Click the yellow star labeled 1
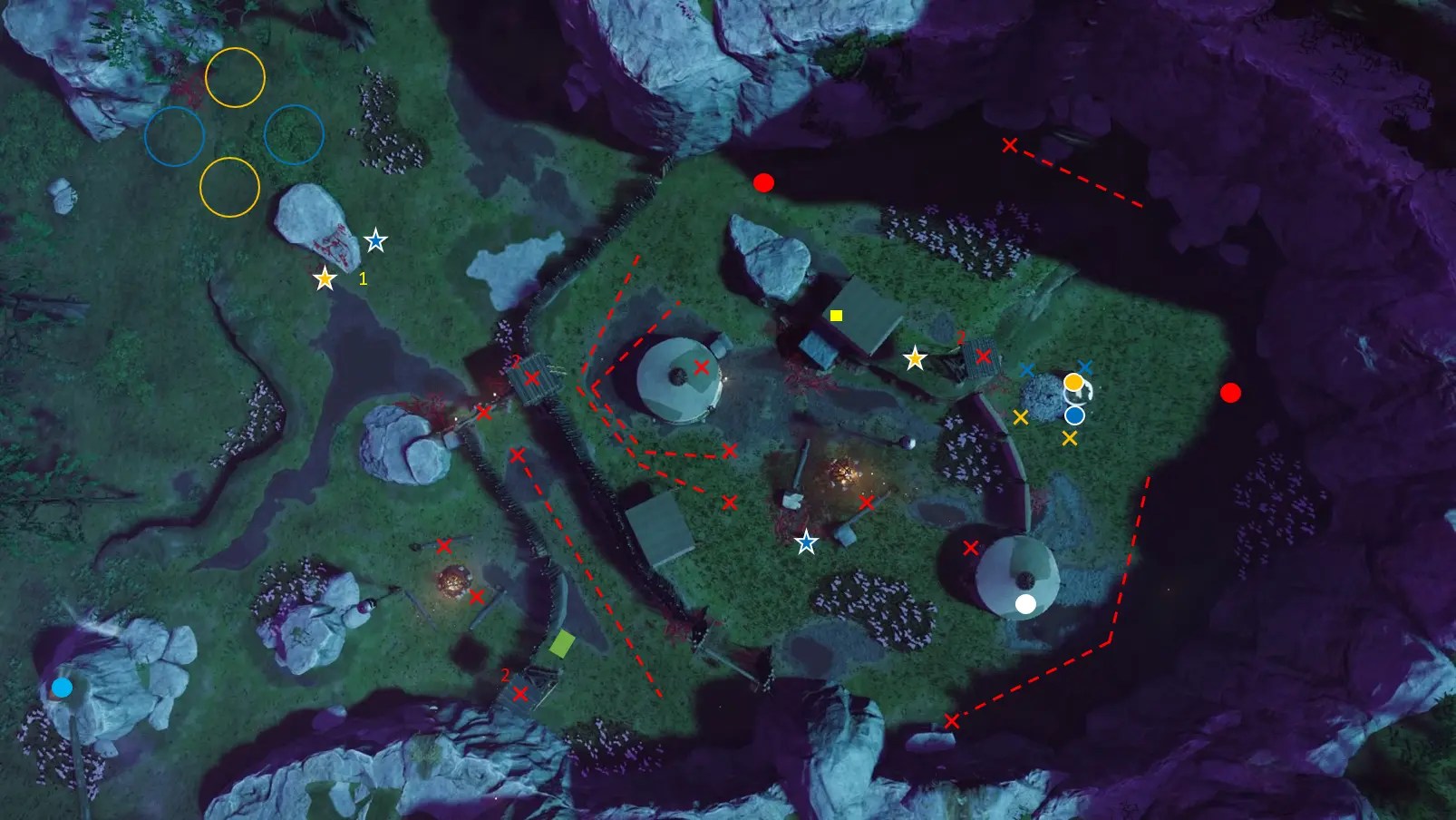This screenshot has width=1456, height=820. point(325,278)
